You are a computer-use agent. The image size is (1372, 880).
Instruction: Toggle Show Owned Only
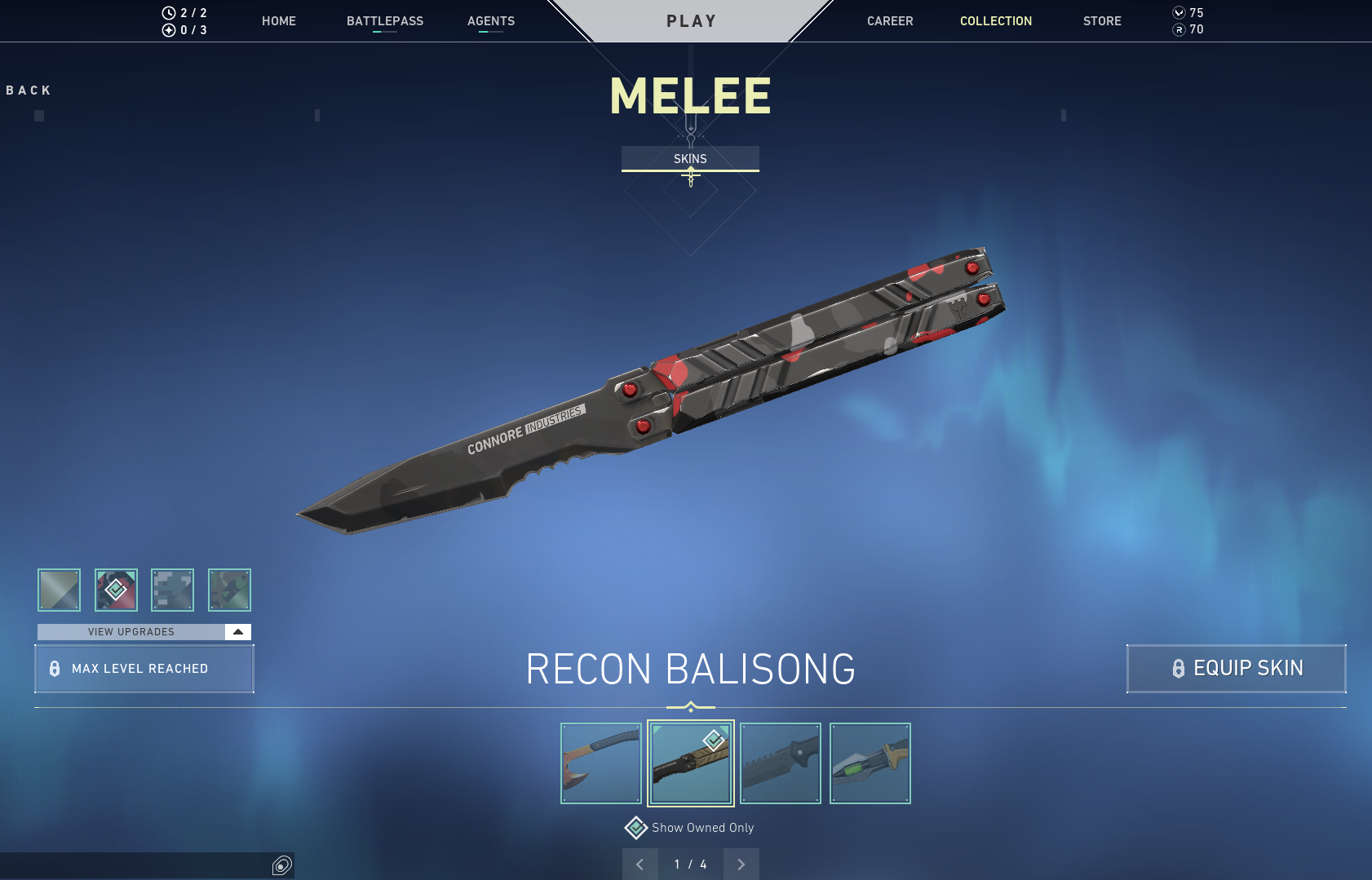(636, 828)
